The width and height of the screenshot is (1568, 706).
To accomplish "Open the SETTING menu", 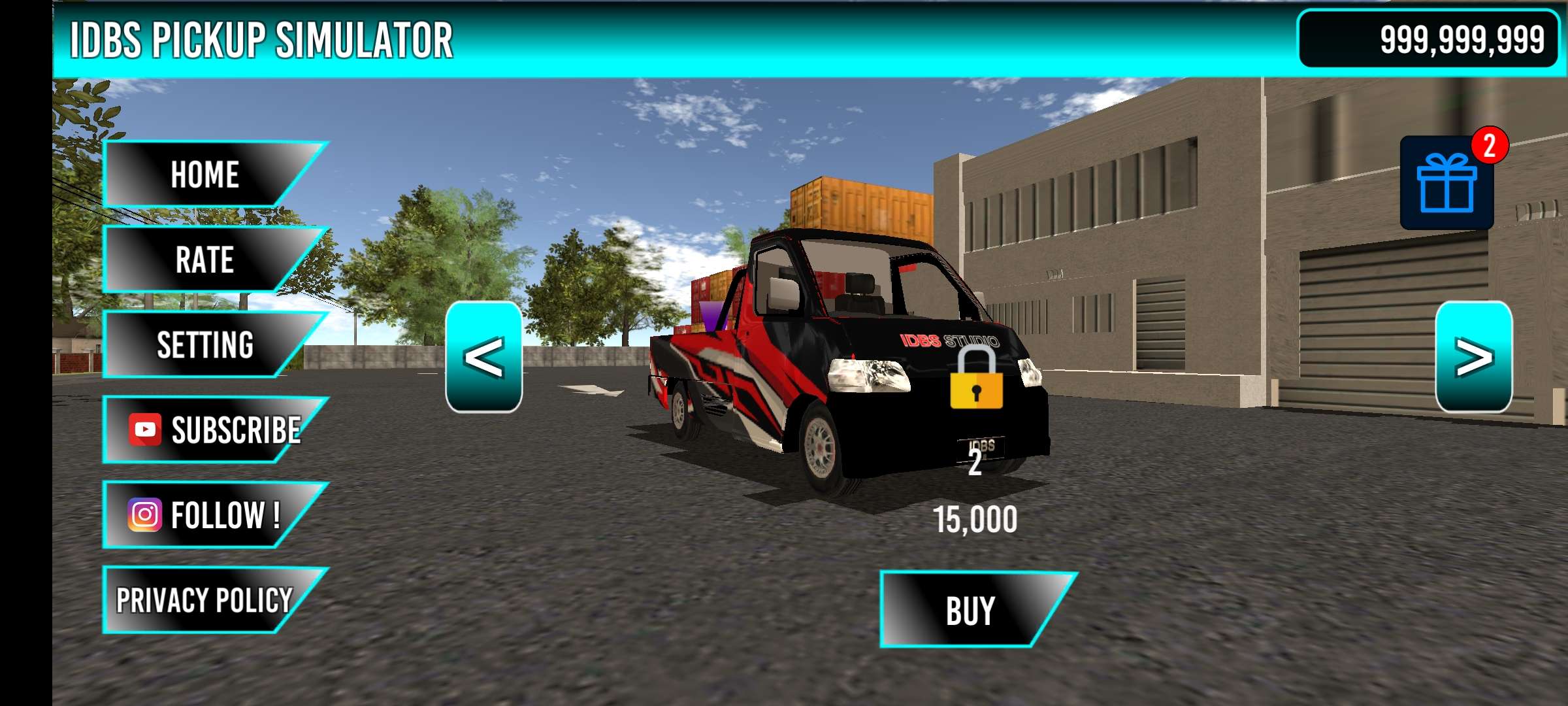I will (x=204, y=345).
